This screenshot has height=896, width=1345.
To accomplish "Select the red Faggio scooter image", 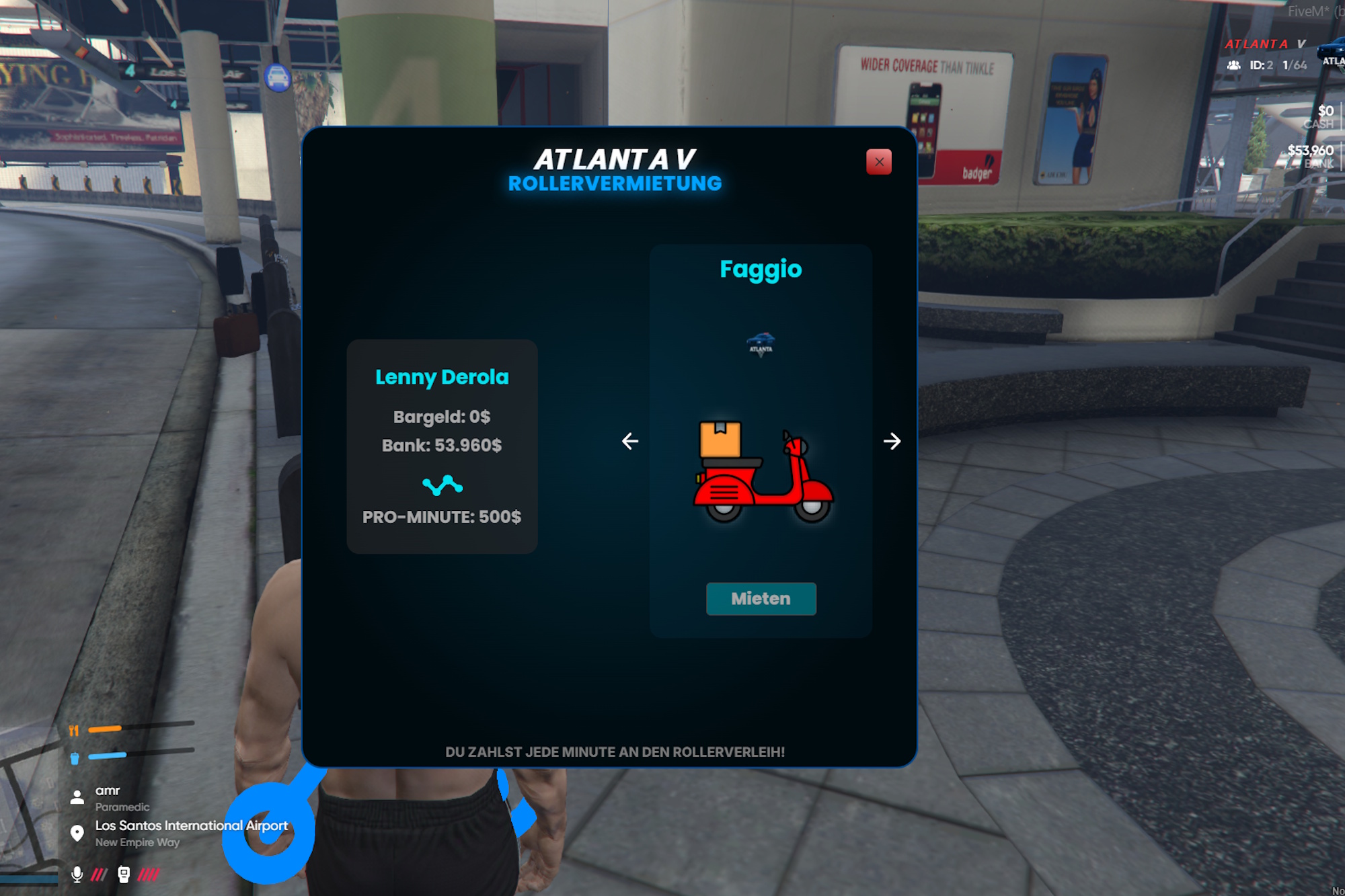I will 763,473.
